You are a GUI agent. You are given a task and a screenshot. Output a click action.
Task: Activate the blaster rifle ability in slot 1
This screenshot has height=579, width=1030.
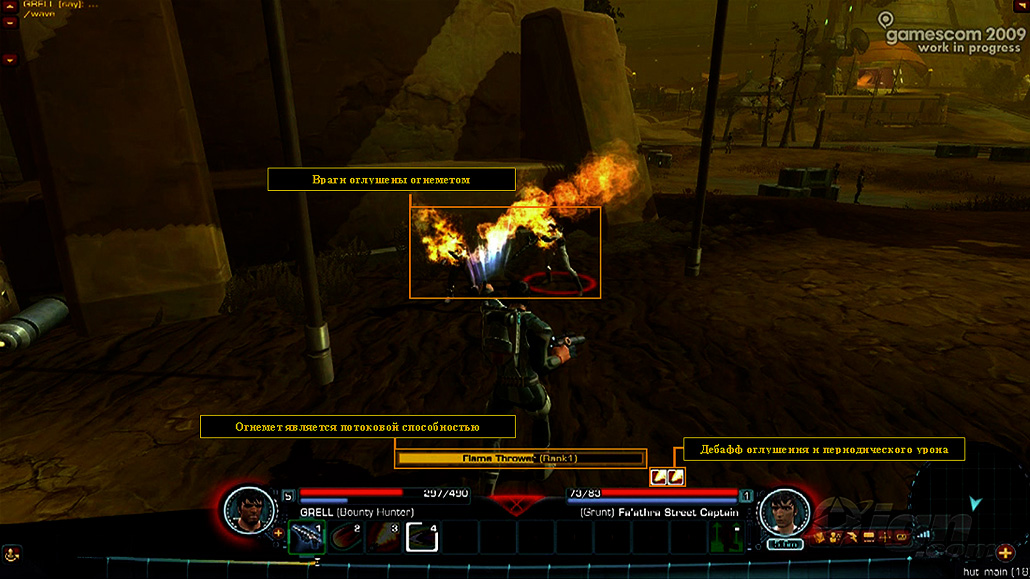click(306, 537)
